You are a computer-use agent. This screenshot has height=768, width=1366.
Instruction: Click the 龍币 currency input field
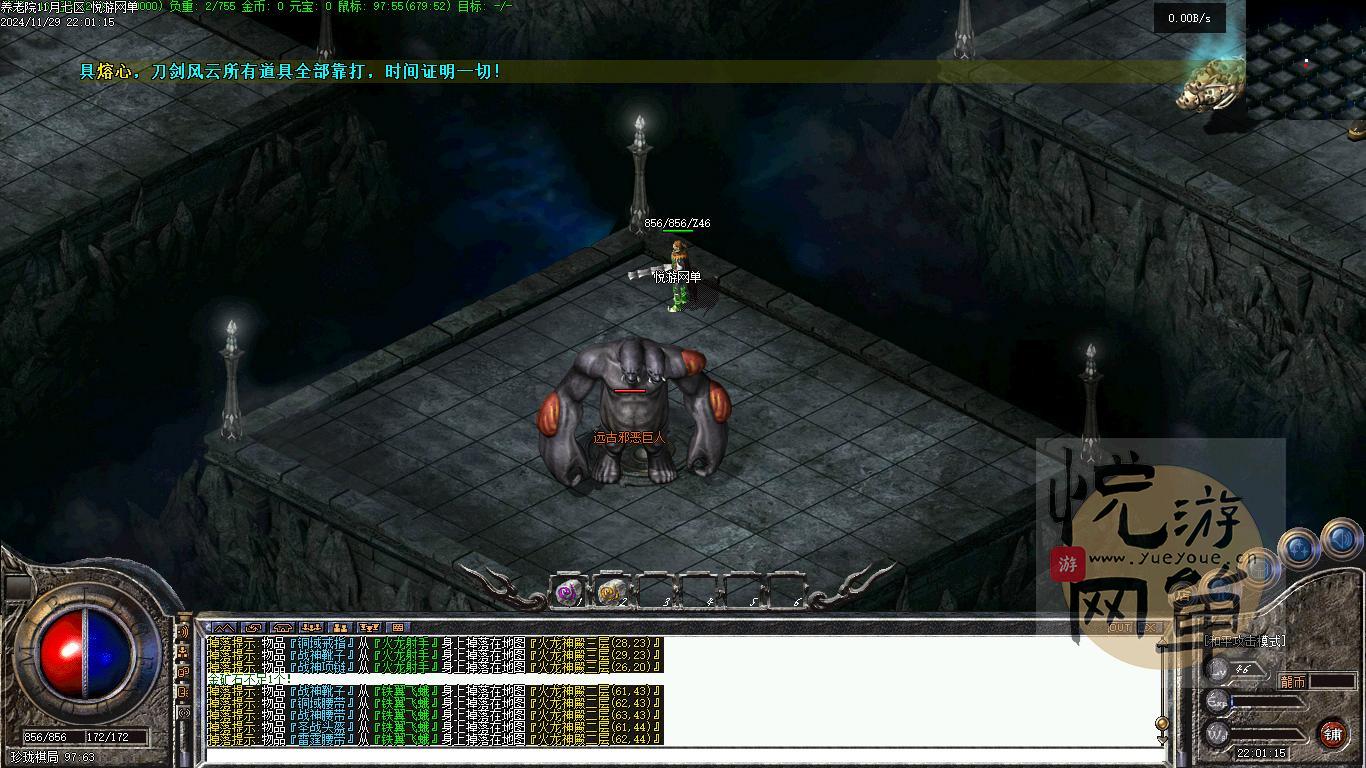[x=1333, y=679]
